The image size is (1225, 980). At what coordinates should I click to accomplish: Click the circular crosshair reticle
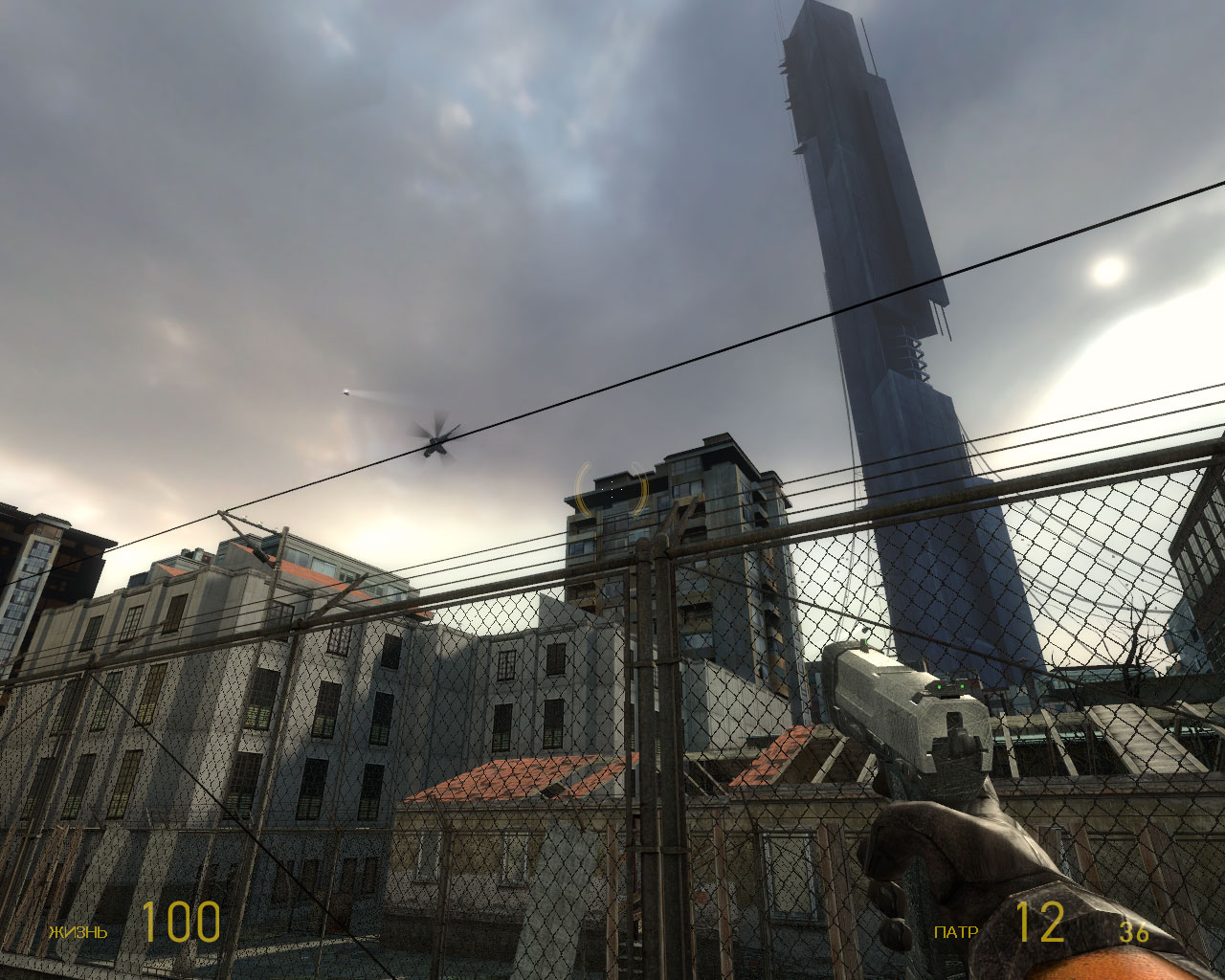coord(612,490)
